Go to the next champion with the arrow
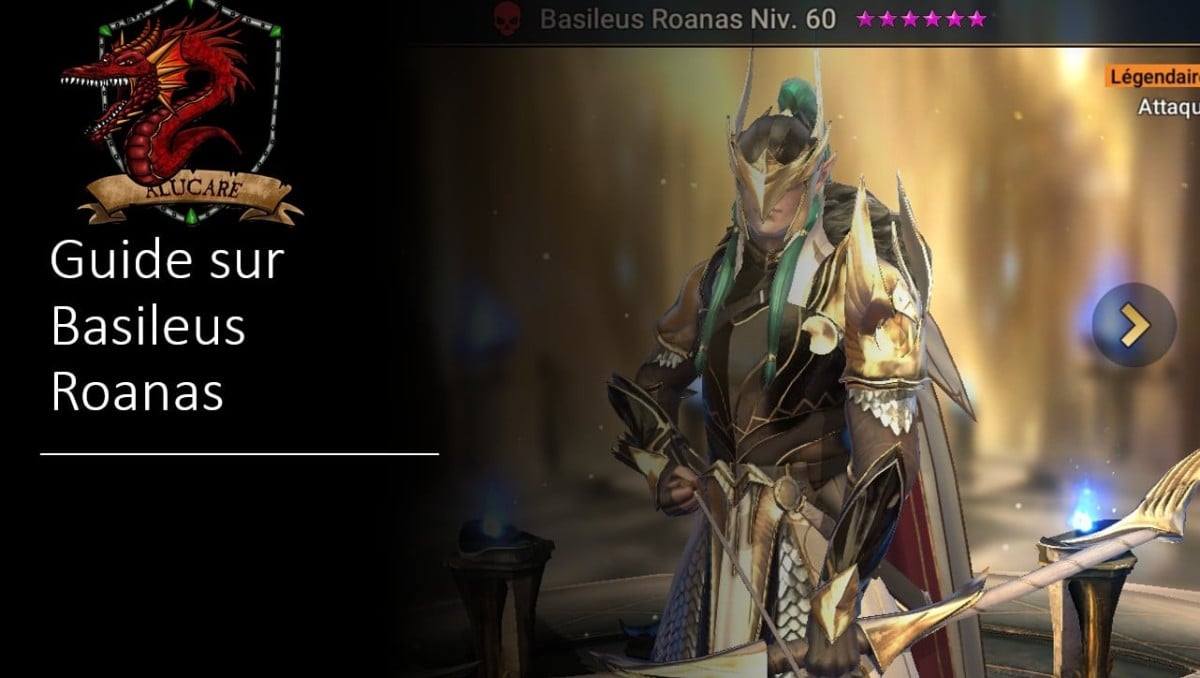The width and height of the screenshot is (1200, 678). pyautogui.click(x=1133, y=325)
